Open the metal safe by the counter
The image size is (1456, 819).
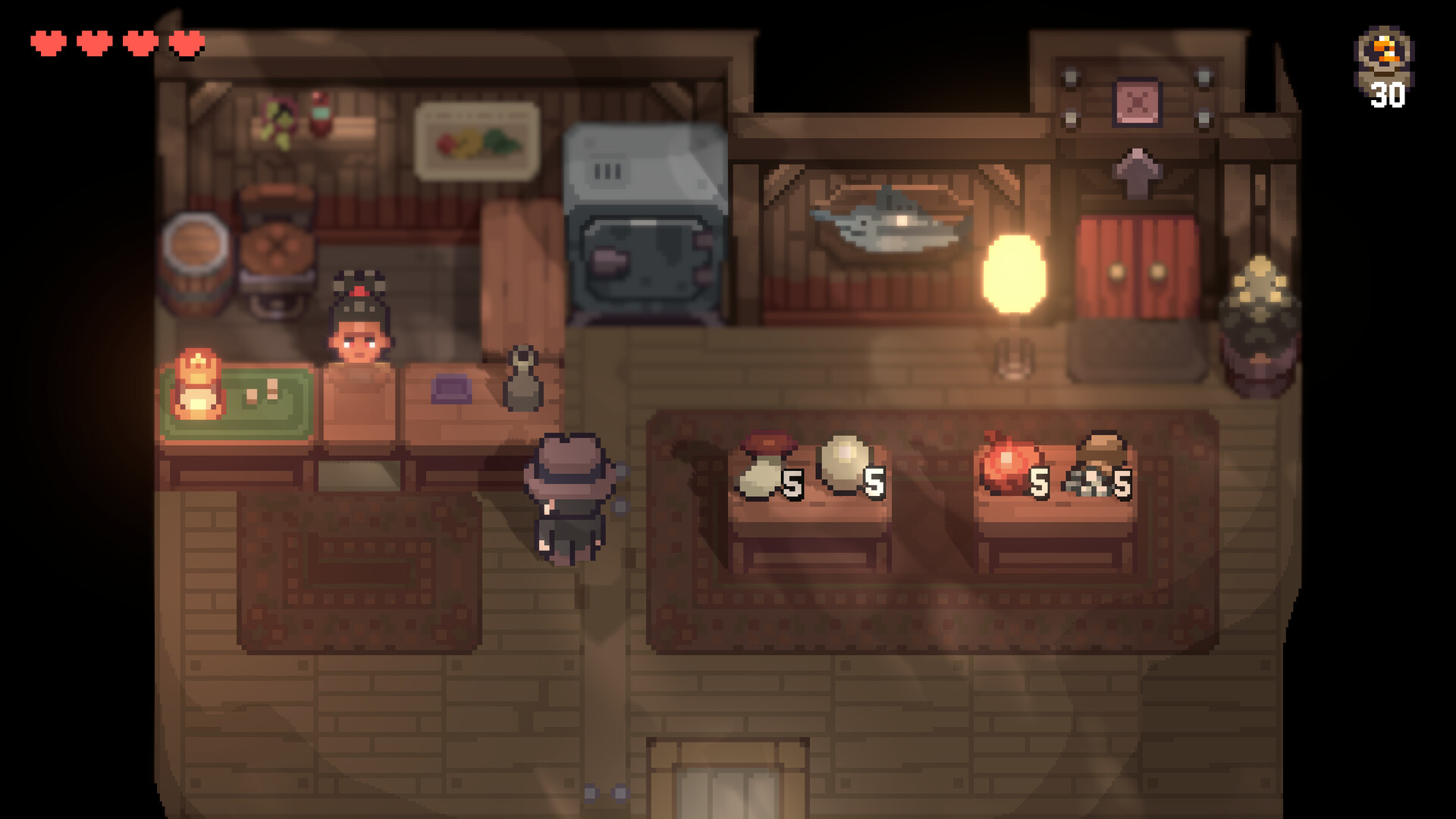[645, 220]
